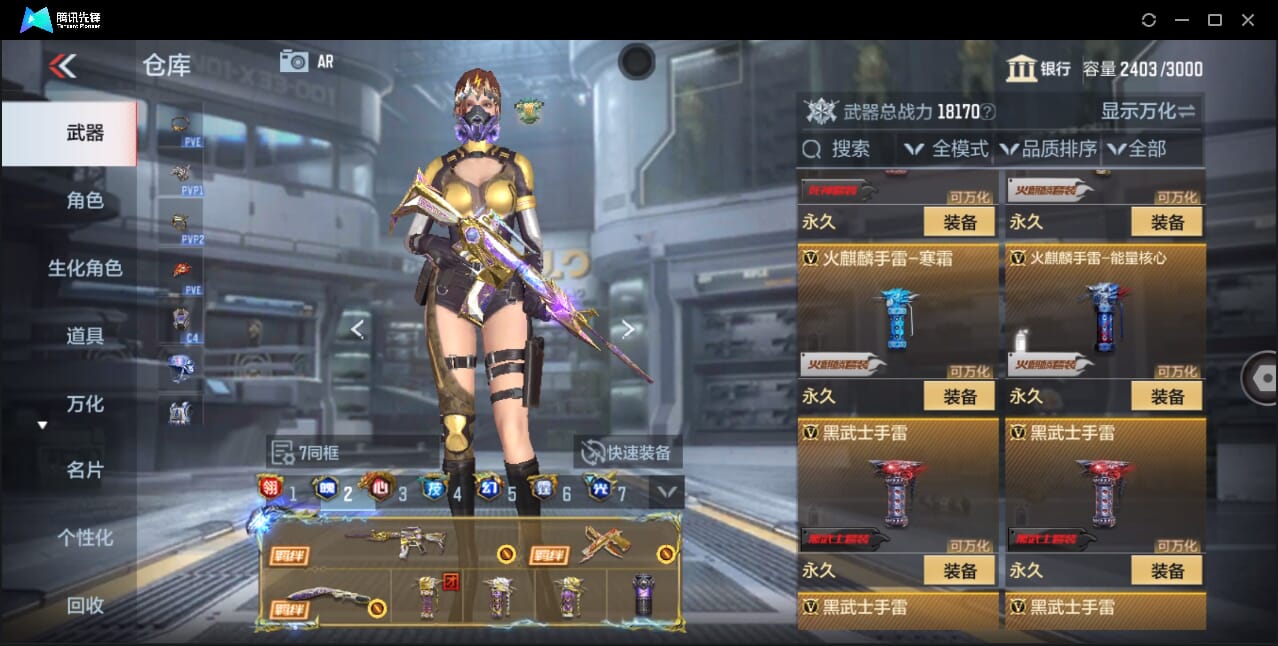Click the 搜索 weapon search field
The height and width of the screenshot is (646, 1278).
tap(838, 149)
